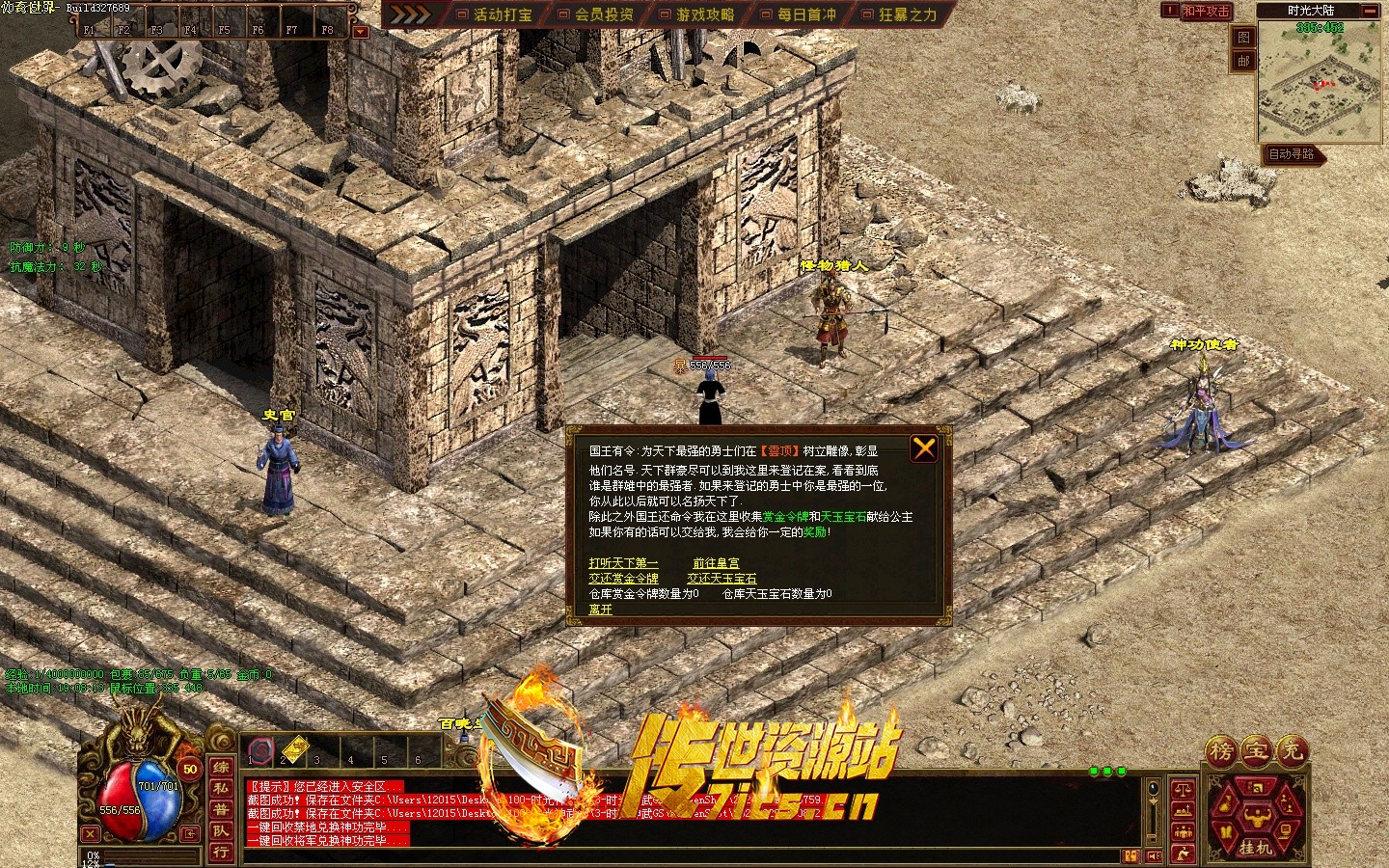1389x868 pixels.
Task: Select the 交还天玉宝石 option
Action: coord(722,579)
